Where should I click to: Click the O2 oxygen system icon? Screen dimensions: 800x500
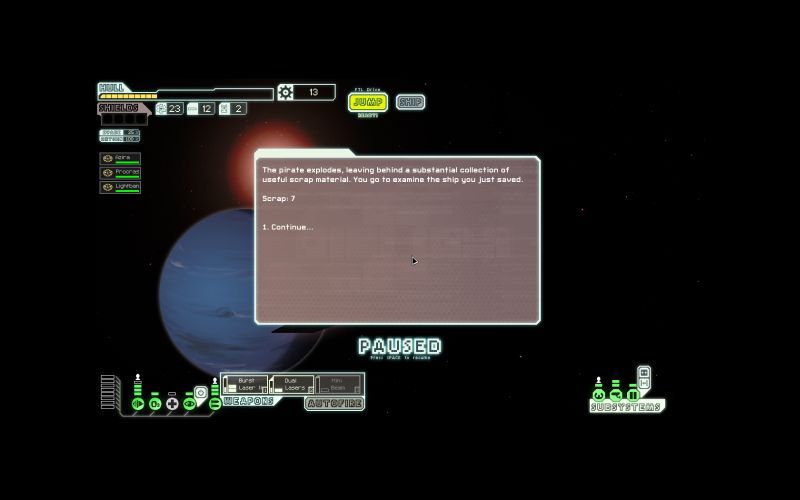[x=155, y=403]
